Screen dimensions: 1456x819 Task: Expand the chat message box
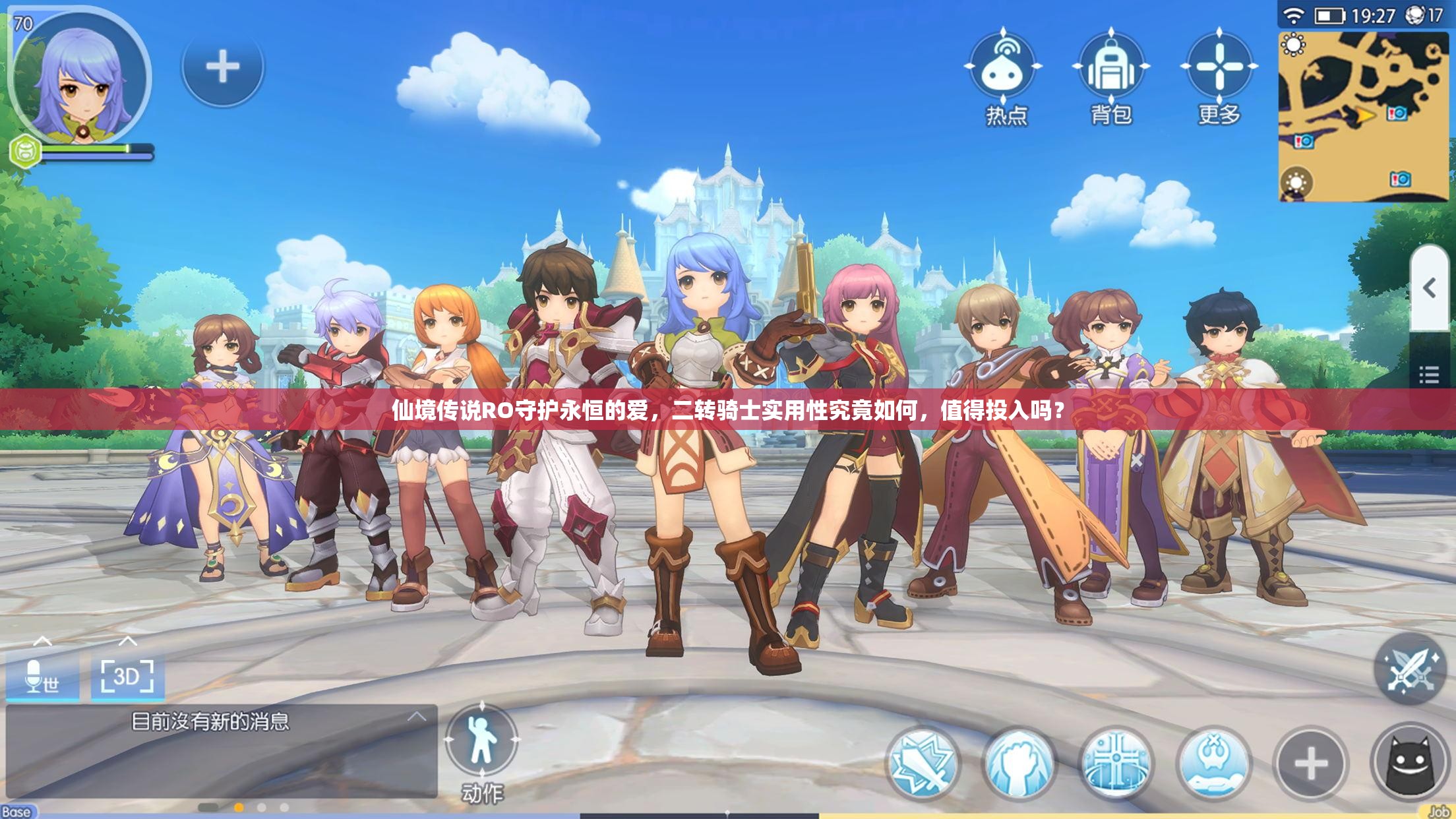(x=416, y=717)
